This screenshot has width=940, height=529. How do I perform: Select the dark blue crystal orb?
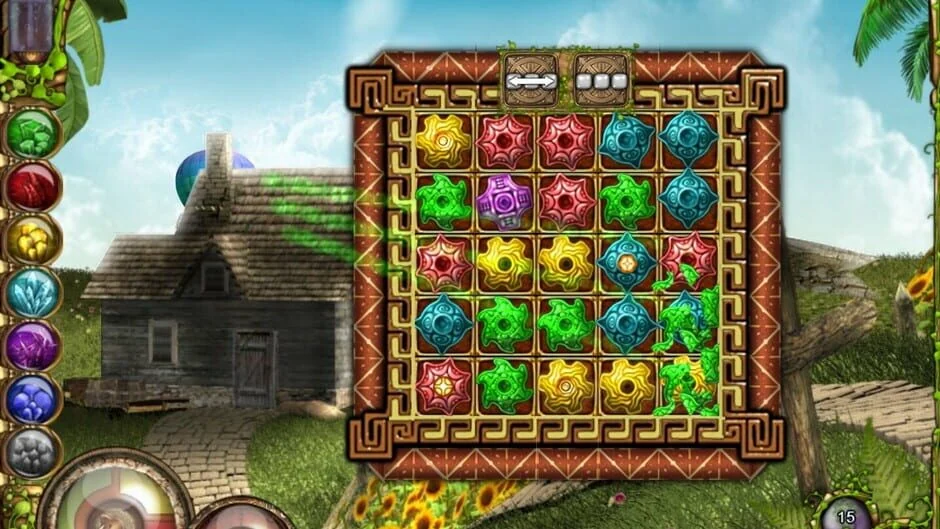[32, 400]
